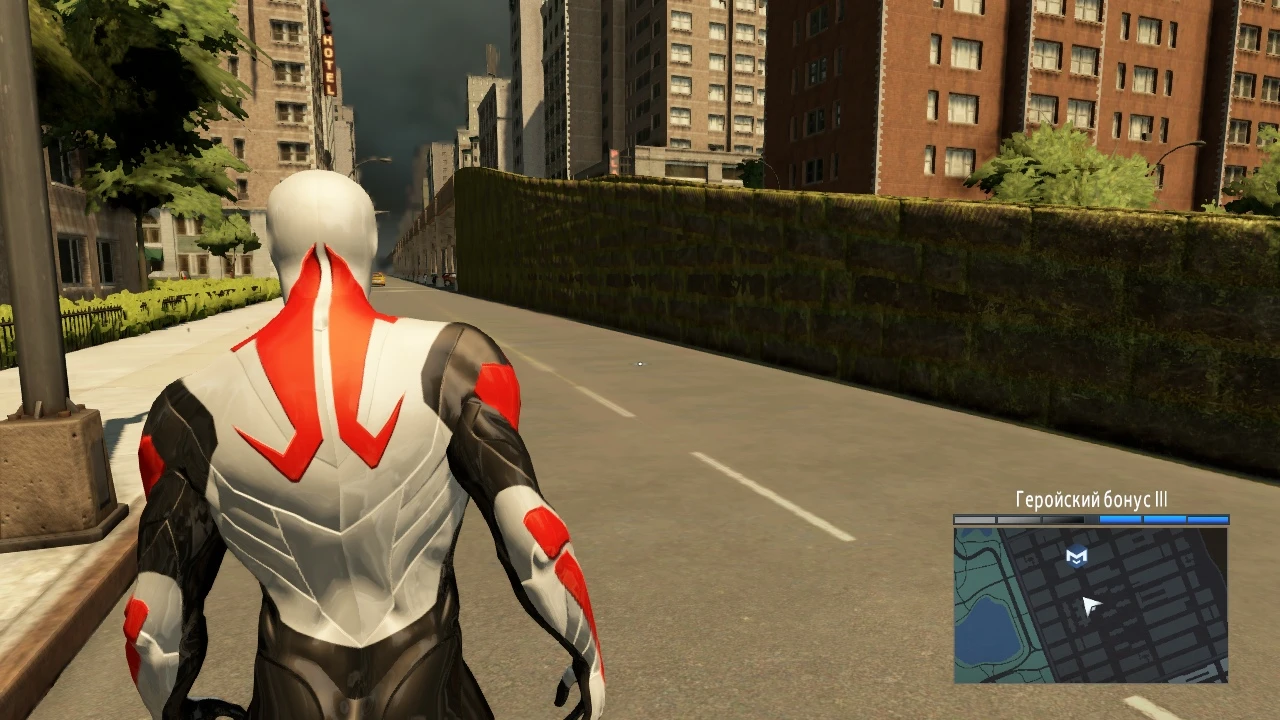The width and height of the screenshot is (1280, 720).
Task: Open the Геройский бонус III details
Action: point(1090,497)
